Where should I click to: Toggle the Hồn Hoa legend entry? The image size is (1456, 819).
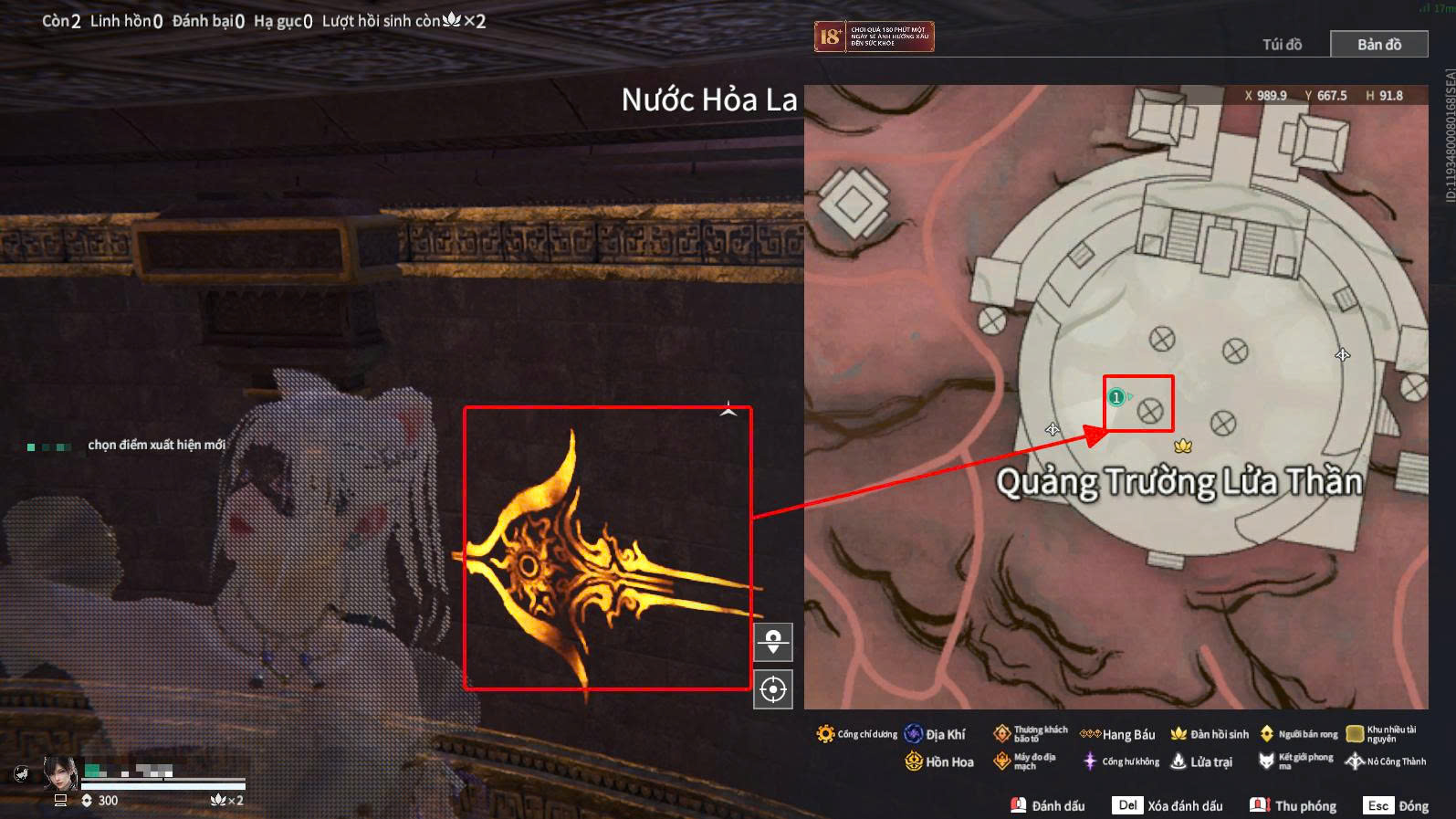(939, 761)
